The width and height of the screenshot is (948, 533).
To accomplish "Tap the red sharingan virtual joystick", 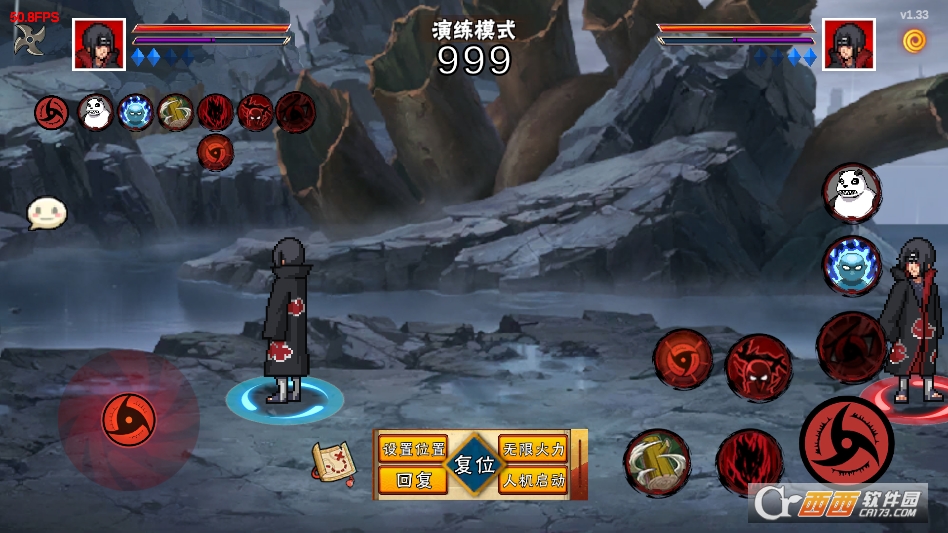I will pos(129,420).
